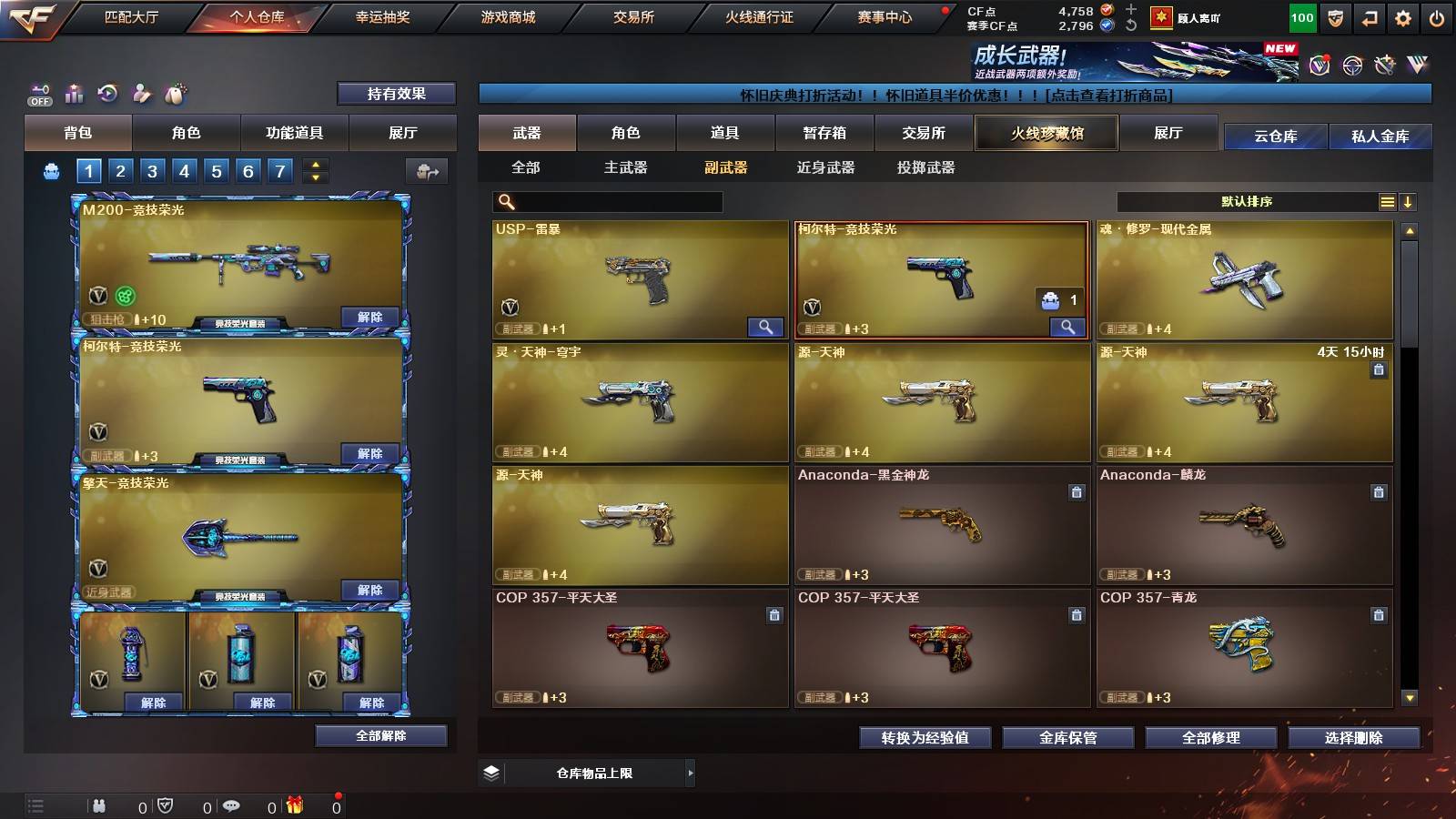Image resolution: width=1456 pixels, height=819 pixels.
Task: Select backpack page 4
Action: click(183, 170)
